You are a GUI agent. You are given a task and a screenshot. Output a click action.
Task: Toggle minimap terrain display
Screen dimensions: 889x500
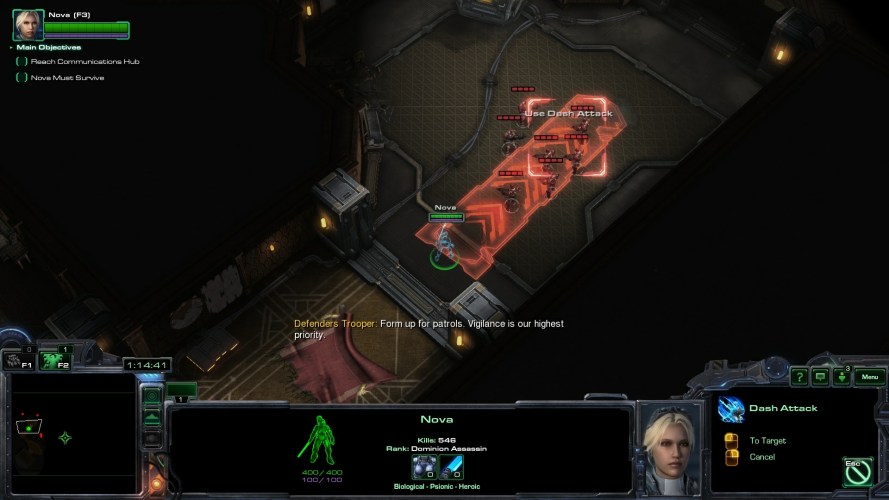151,416
